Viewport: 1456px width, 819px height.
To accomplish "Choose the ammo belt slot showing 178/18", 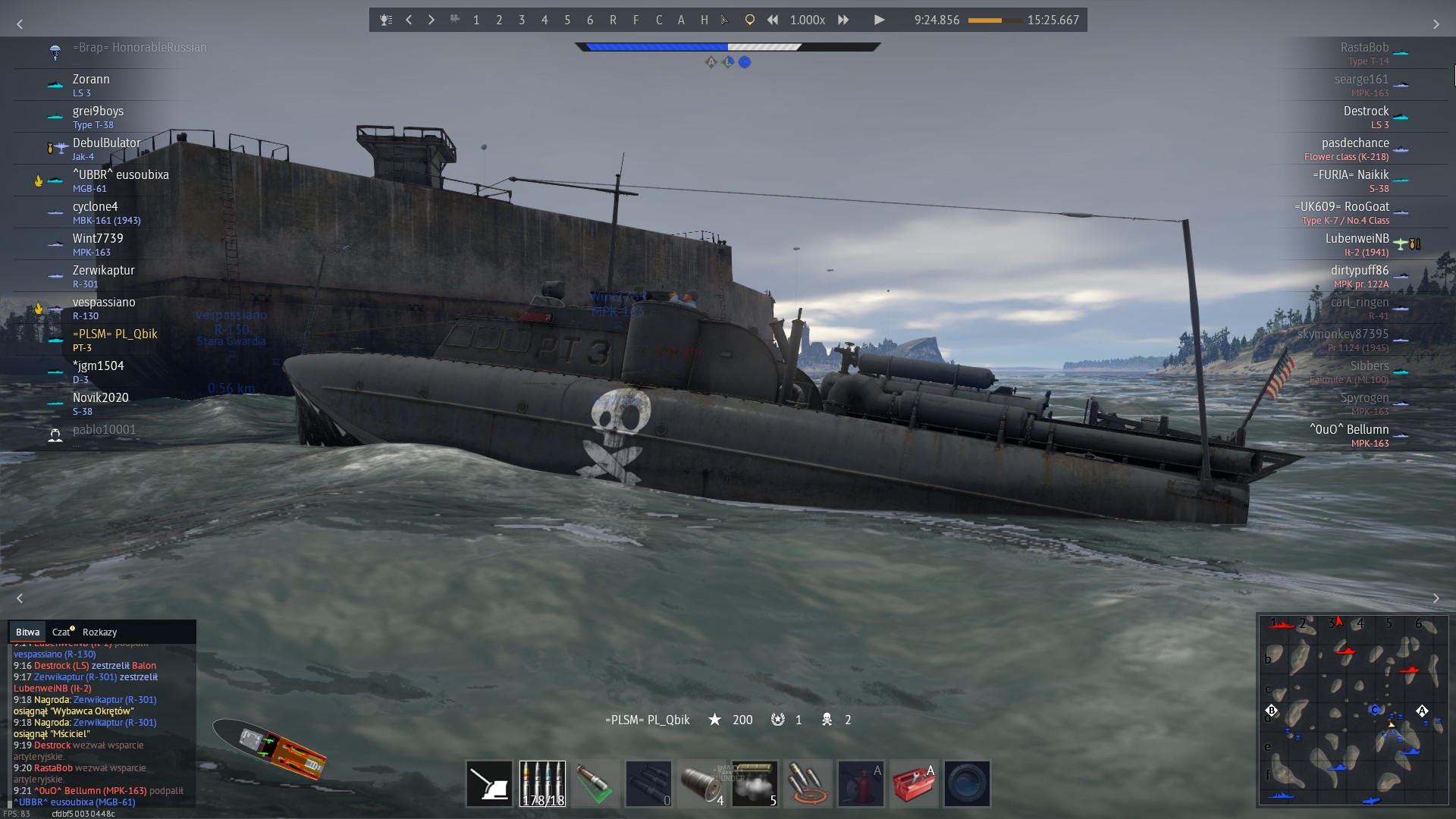I will pyautogui.click(x=542, y=783).
